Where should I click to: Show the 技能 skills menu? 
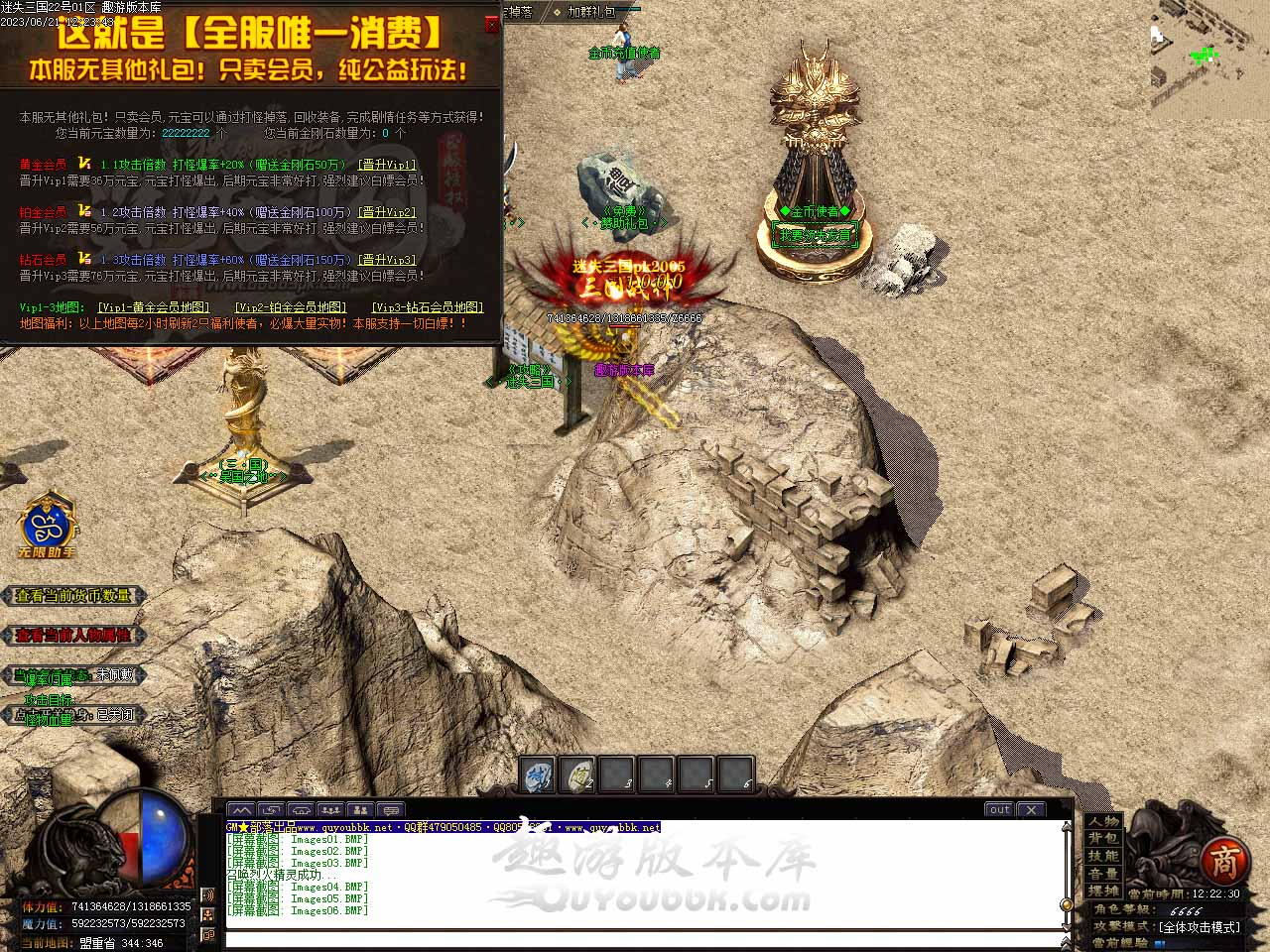(1103, 856)
